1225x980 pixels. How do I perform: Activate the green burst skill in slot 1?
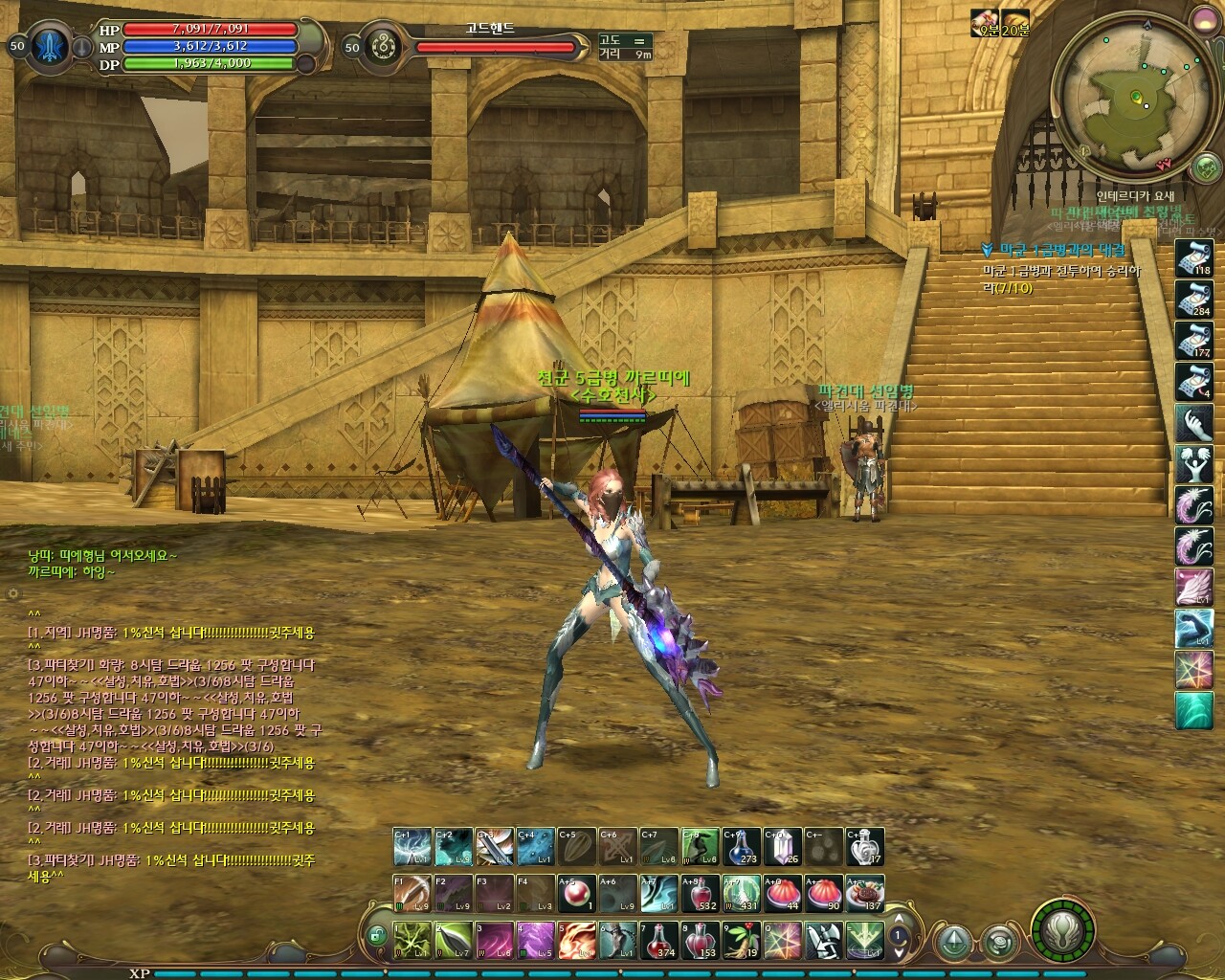click(x=412, y=940)
